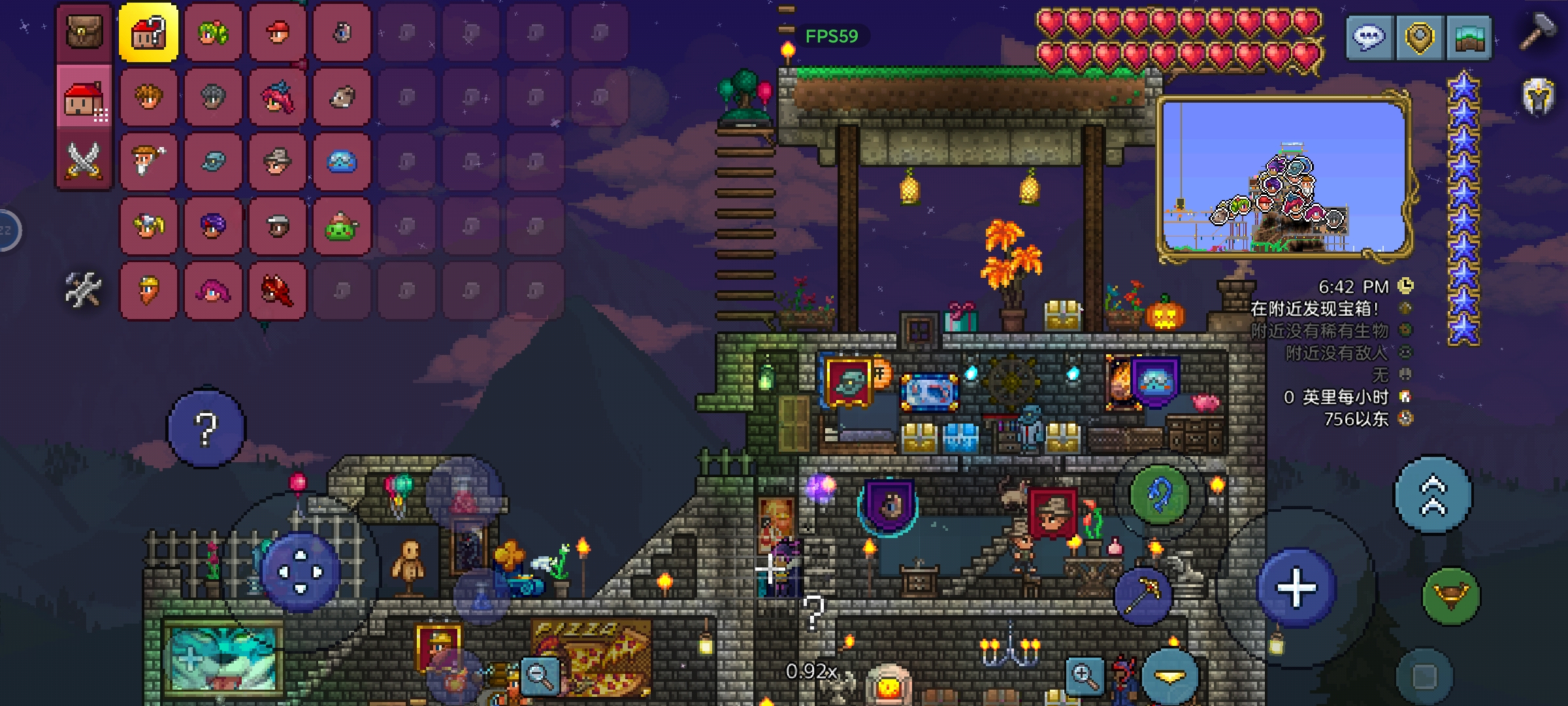
Task: Open the chat speech-bubble button
Action: (1369, 37)
